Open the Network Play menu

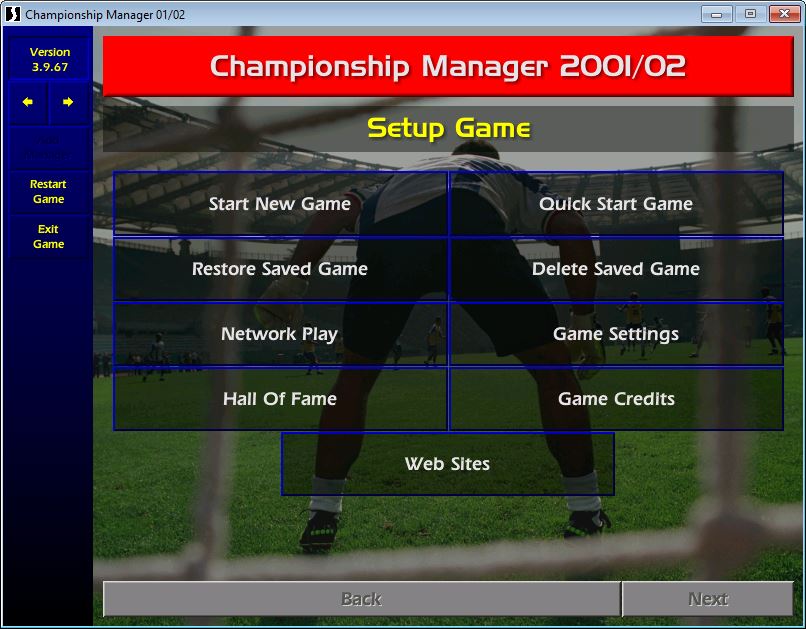tap(280, 334)
